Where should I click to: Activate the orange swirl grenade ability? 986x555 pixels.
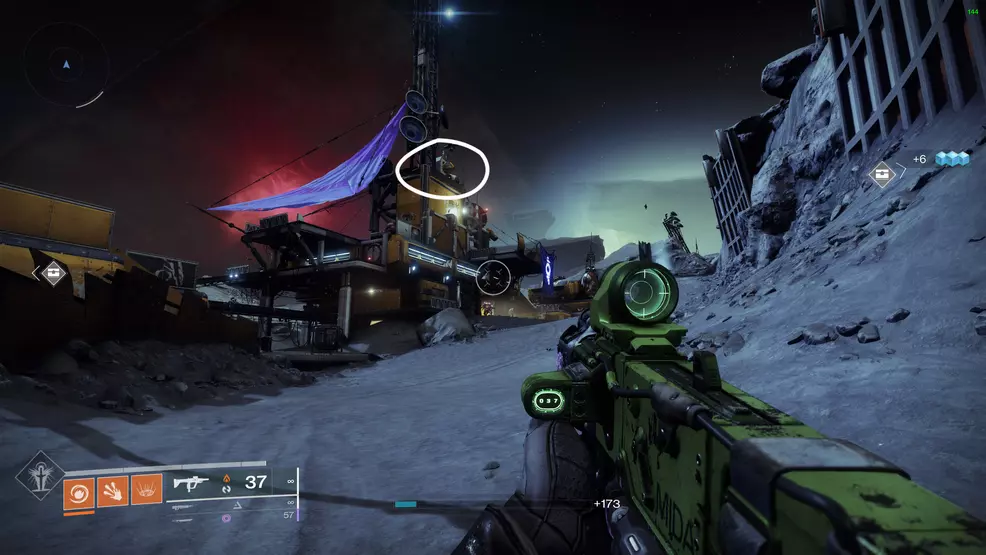(79, 490)
